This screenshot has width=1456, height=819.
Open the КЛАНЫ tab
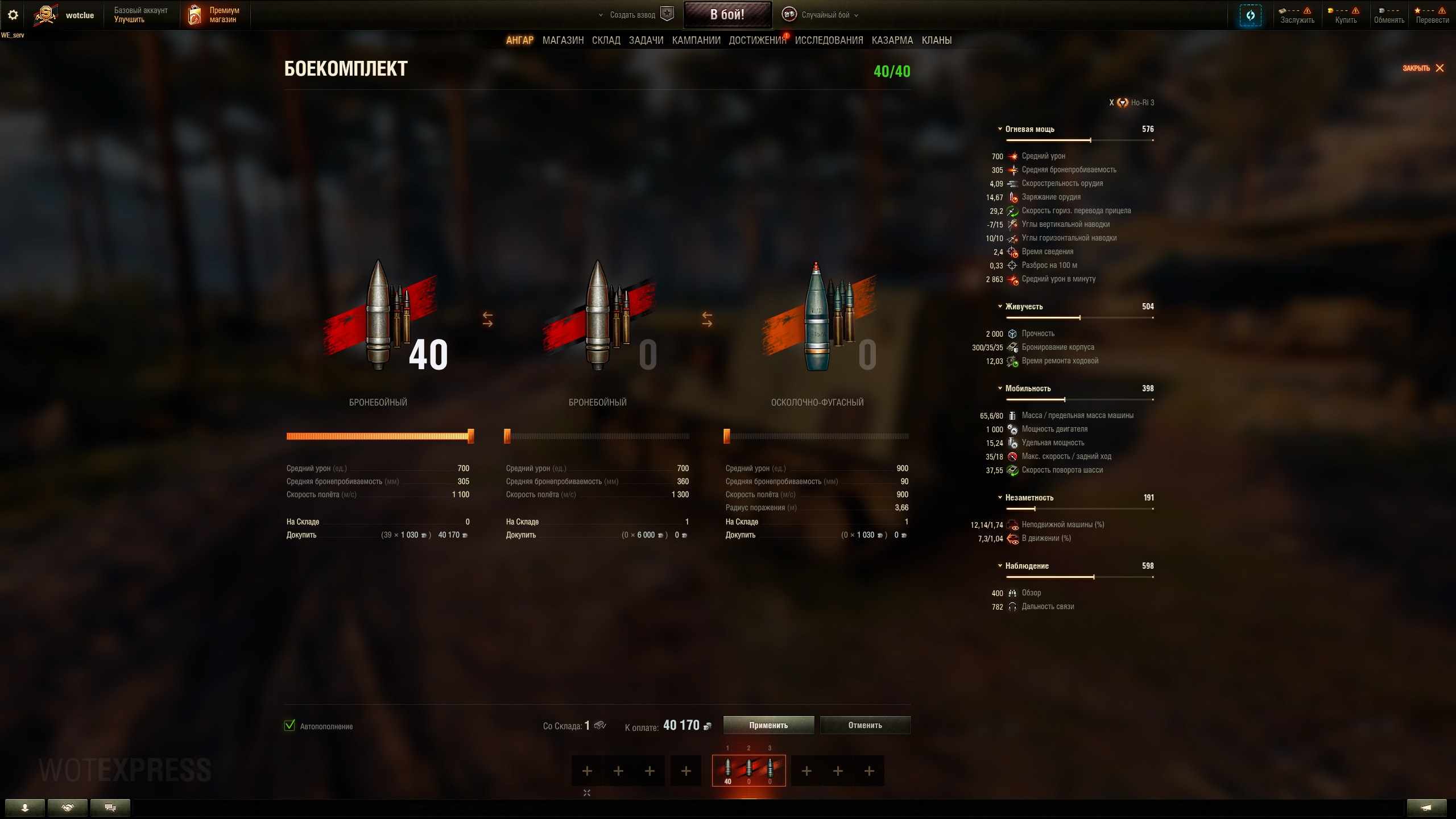click(936, 40)
